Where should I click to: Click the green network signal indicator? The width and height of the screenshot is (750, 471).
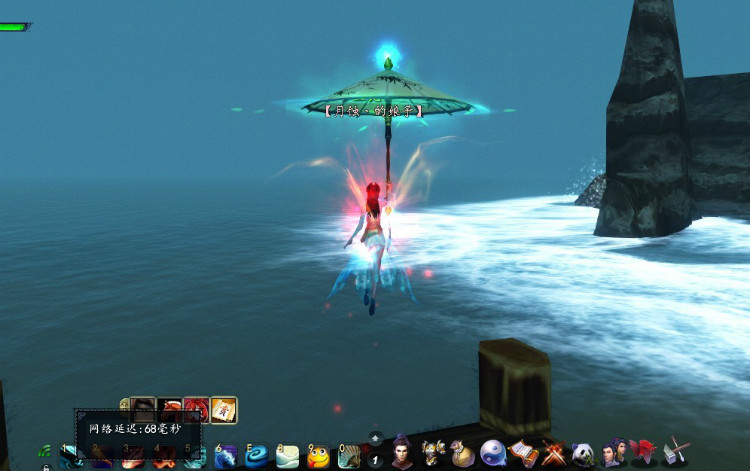click(x=45, y=452)
